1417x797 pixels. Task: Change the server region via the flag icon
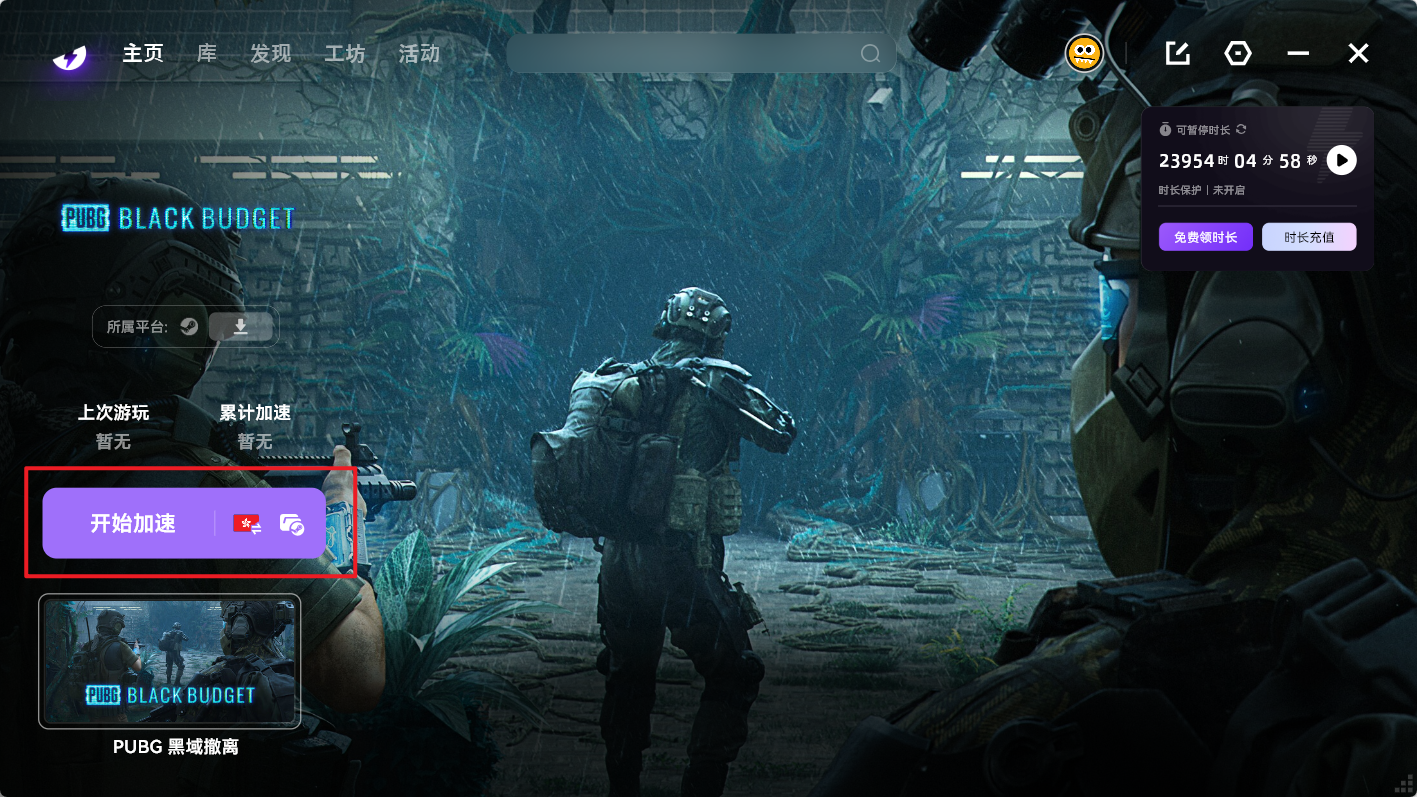click(x=247, y=523)
